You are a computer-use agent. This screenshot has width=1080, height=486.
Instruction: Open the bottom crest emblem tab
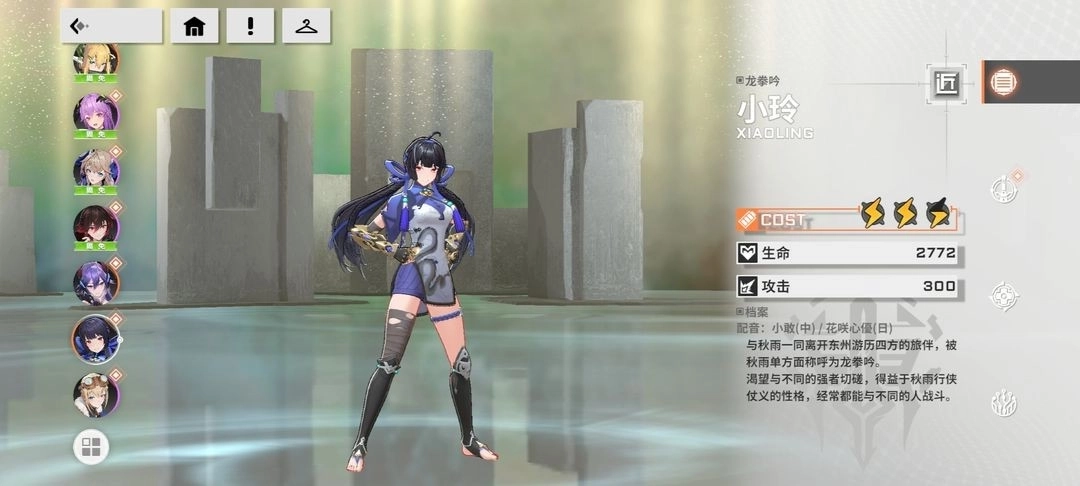(1004, 403)
